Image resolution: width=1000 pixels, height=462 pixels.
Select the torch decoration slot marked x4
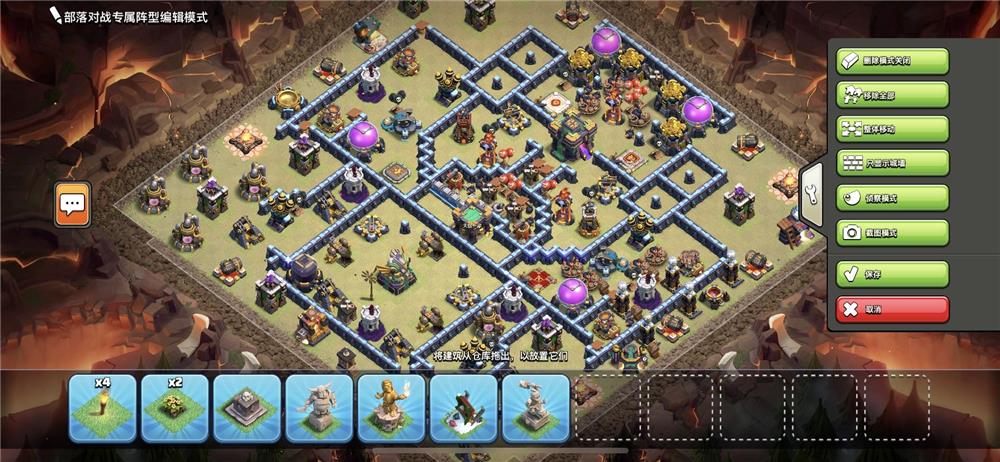point(102,408)
